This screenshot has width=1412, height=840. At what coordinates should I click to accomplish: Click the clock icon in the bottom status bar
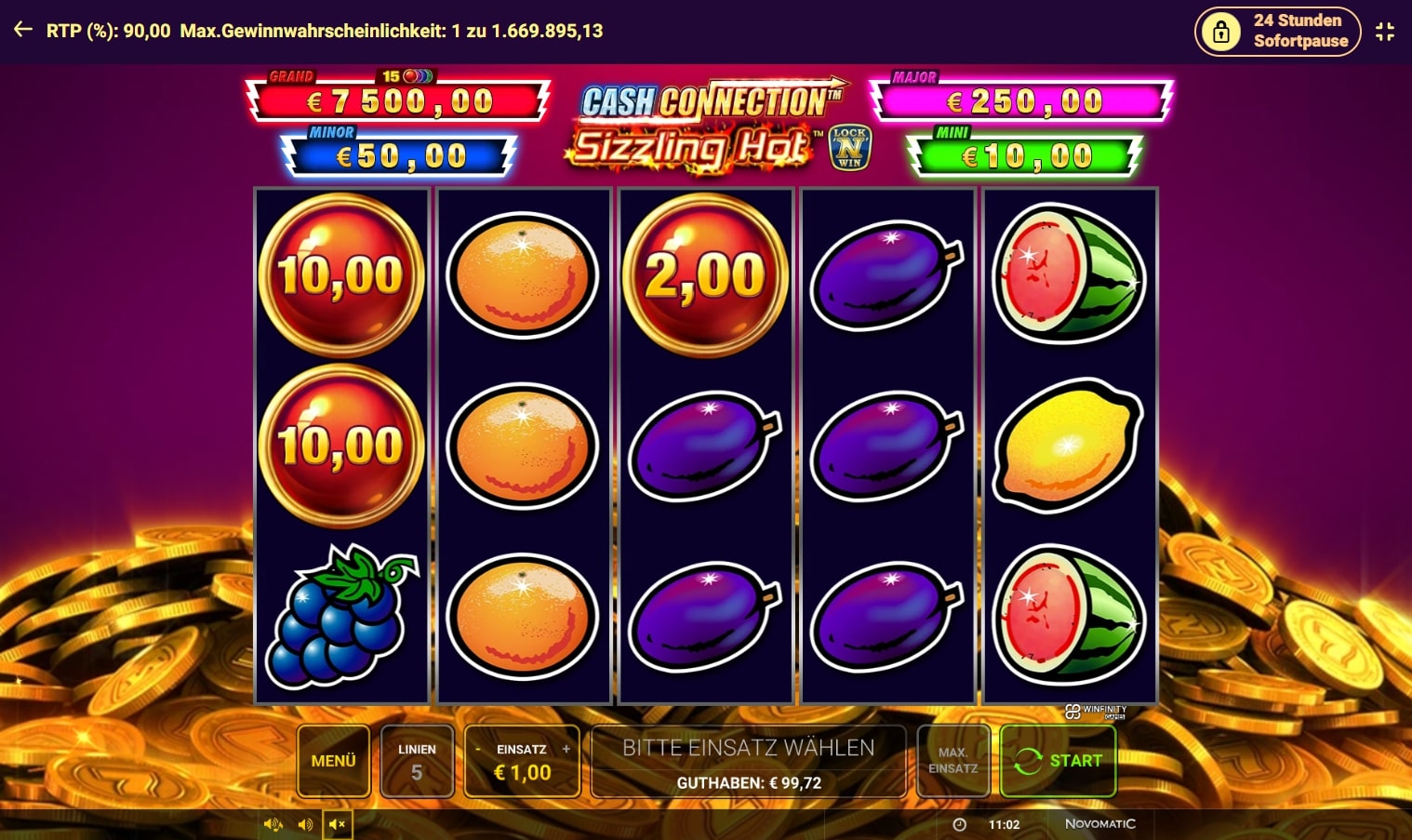click(x=958, y=824)
